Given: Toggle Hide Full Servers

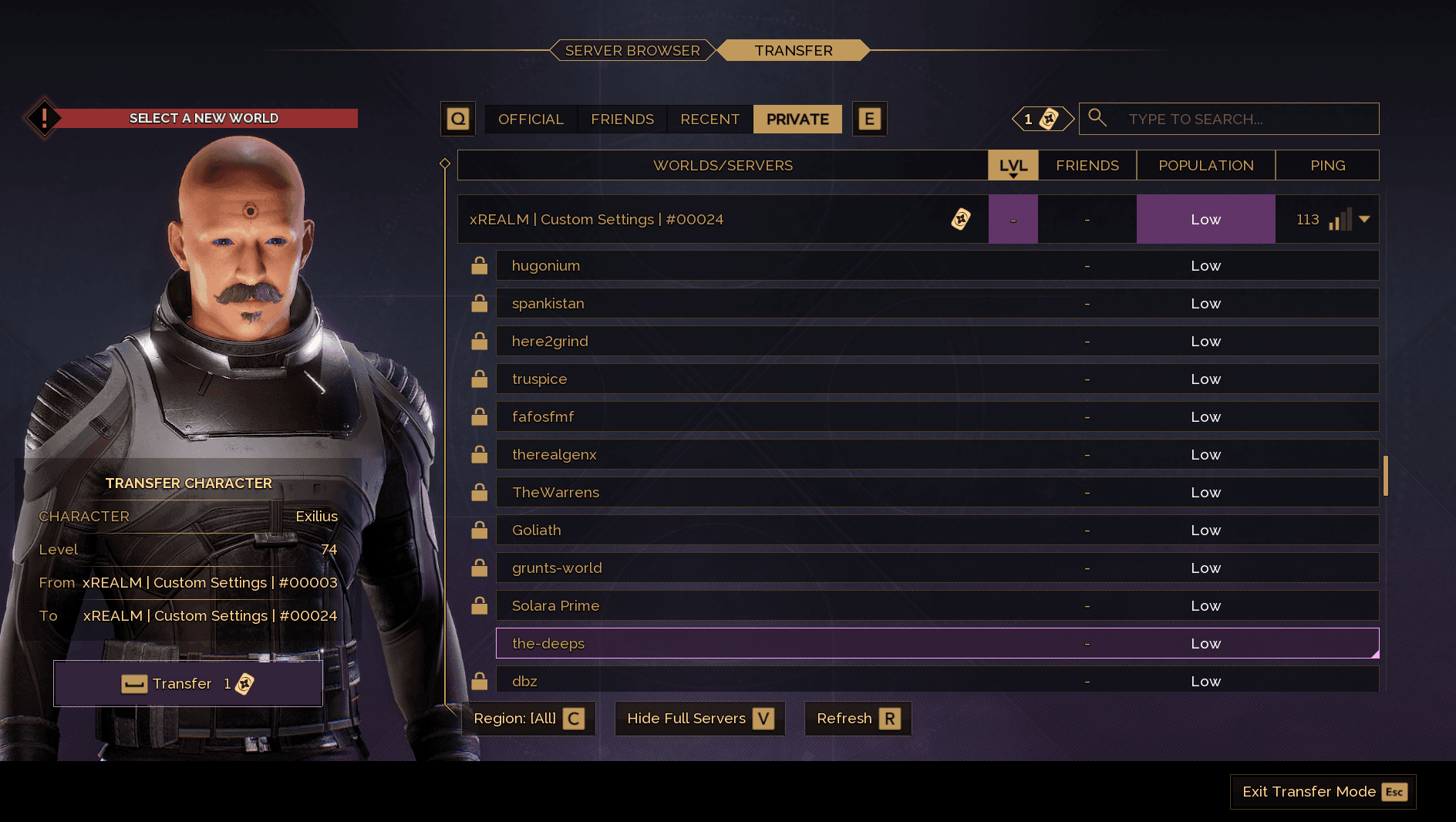Looking at the screenshot, I should tap(699, 719).
